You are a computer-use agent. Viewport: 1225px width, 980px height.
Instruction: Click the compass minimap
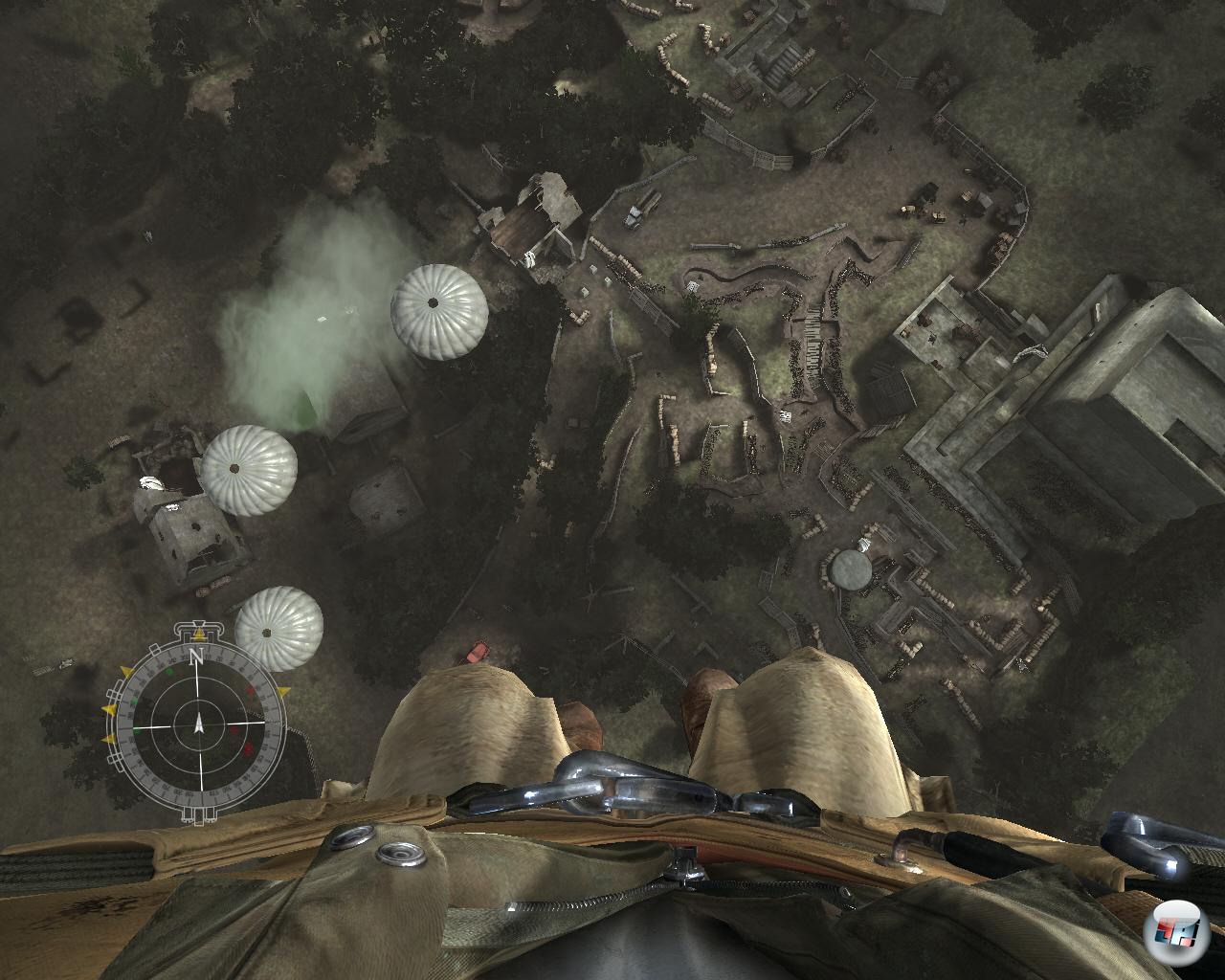[x=198, y=724]
